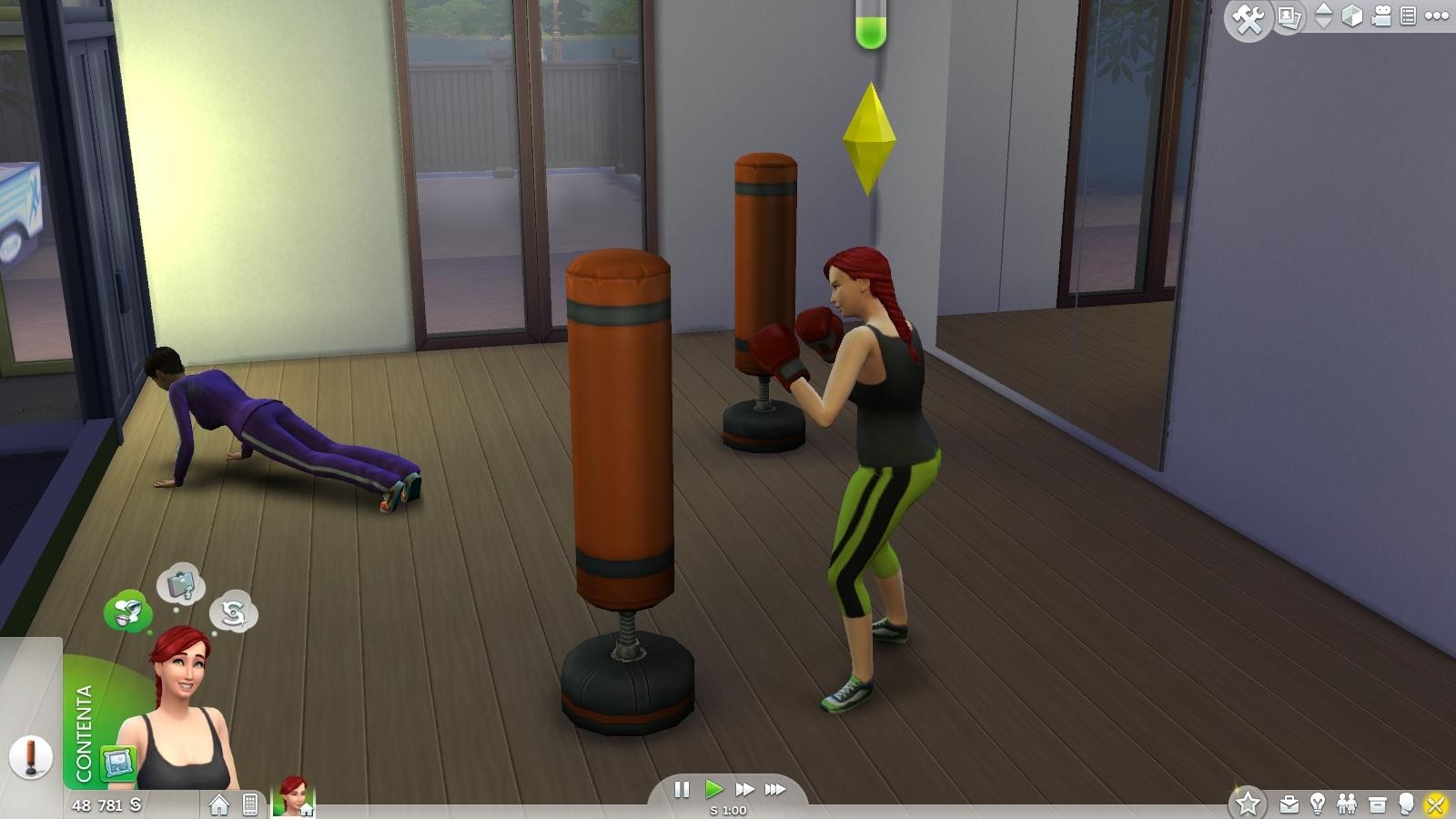This screenshot has width=1456, height=819.
Task: Open the Achievements star icon
Action: click(1249, 804)
